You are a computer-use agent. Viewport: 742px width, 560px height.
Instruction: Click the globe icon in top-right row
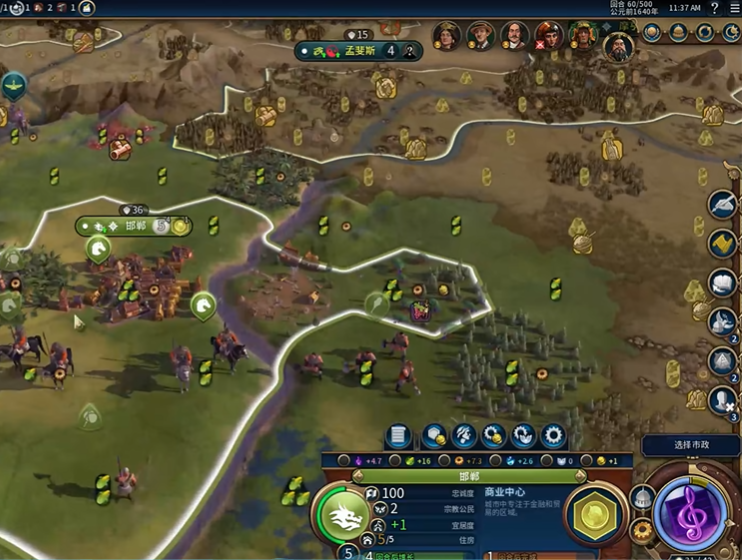tap(653, 33)
